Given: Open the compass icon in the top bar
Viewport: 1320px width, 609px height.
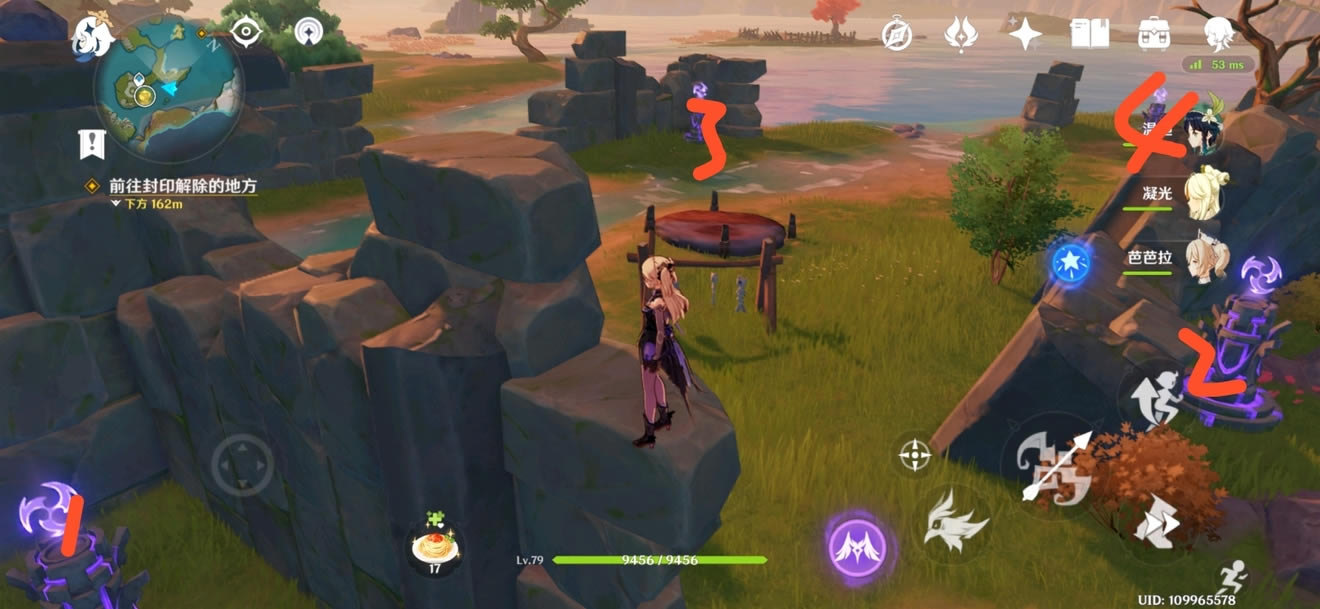Looking at the screenshot, I should point(897,35).
